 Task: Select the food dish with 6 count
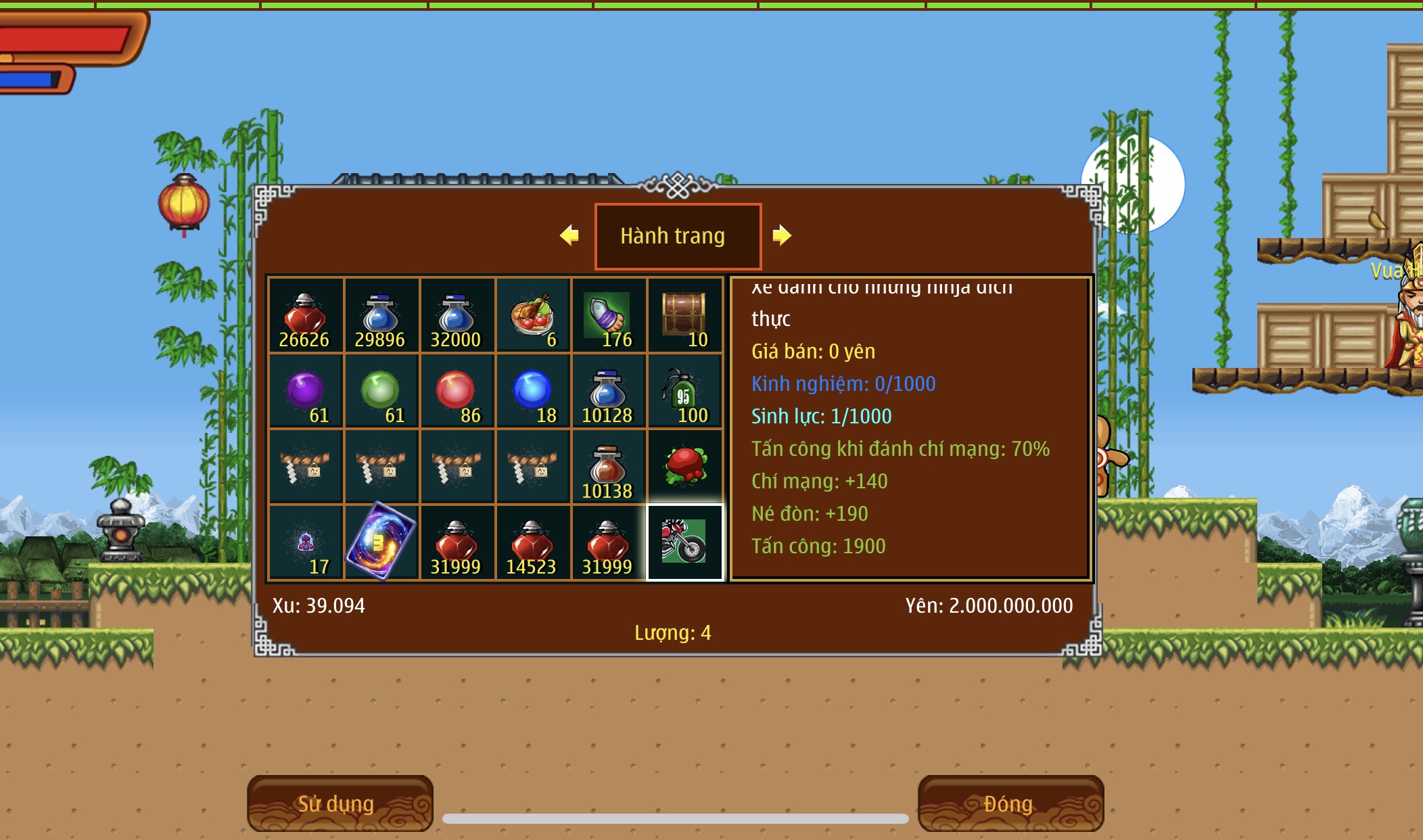click(x=533, y=316)
